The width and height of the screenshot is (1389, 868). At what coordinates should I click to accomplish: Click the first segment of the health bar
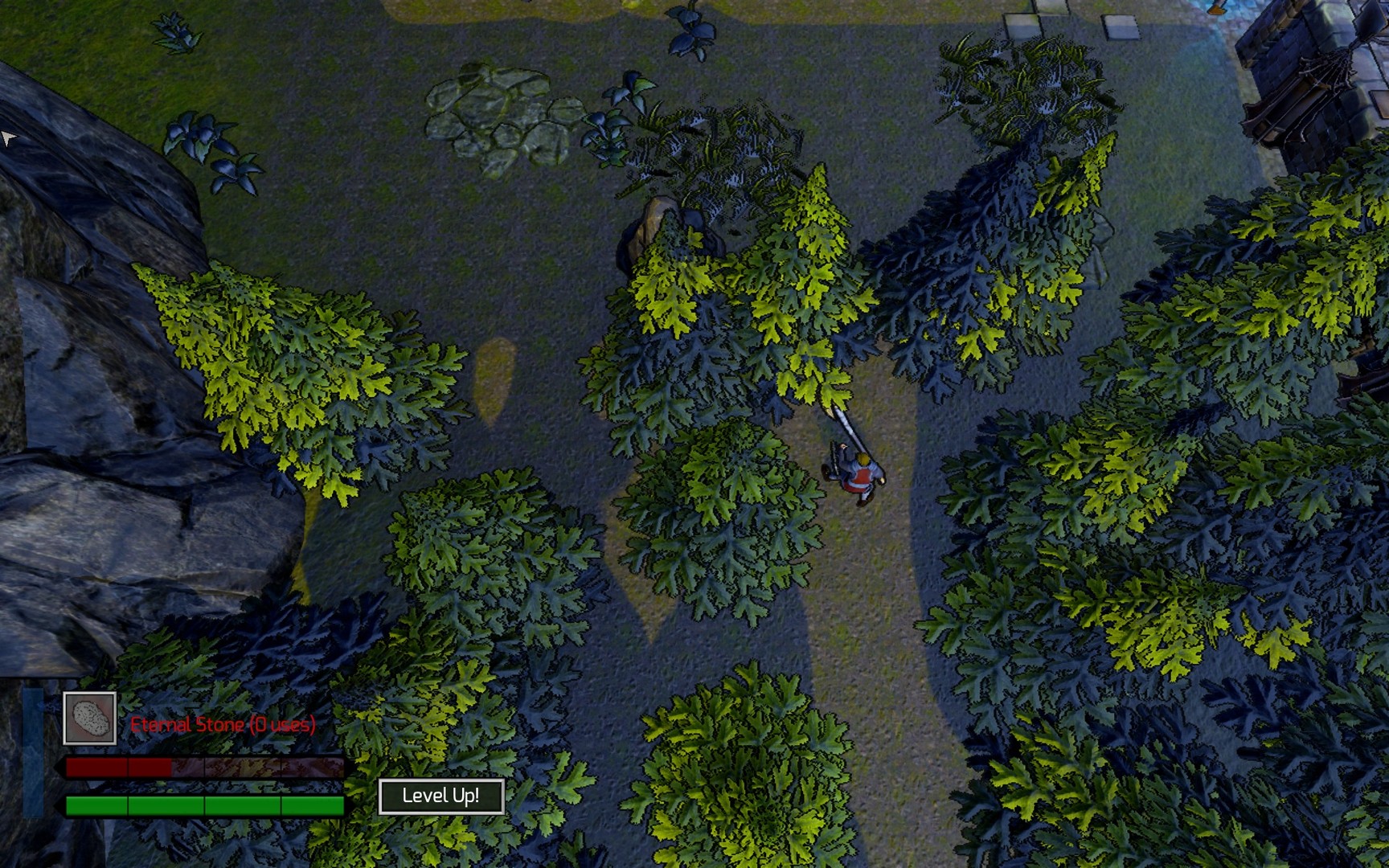(x=95, y=768)
